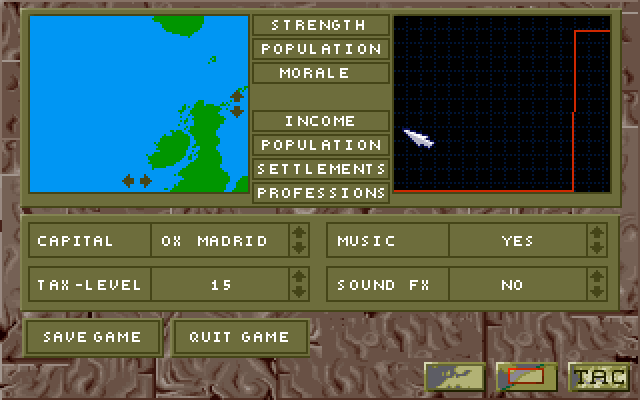
Task: Lower tax level with the down arrow
Action: [x=298, y=291]
